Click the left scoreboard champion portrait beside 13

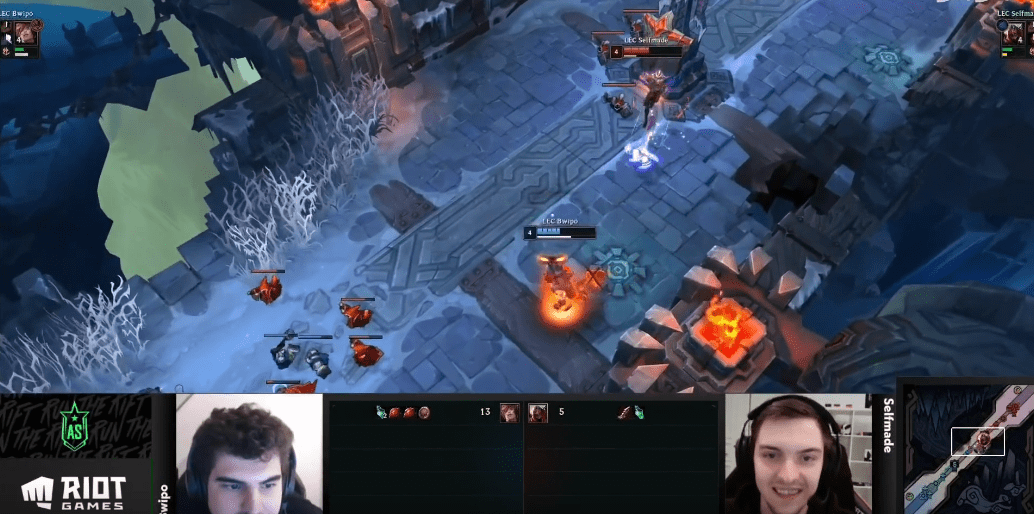pyautogui.click(x=509, y=412)
